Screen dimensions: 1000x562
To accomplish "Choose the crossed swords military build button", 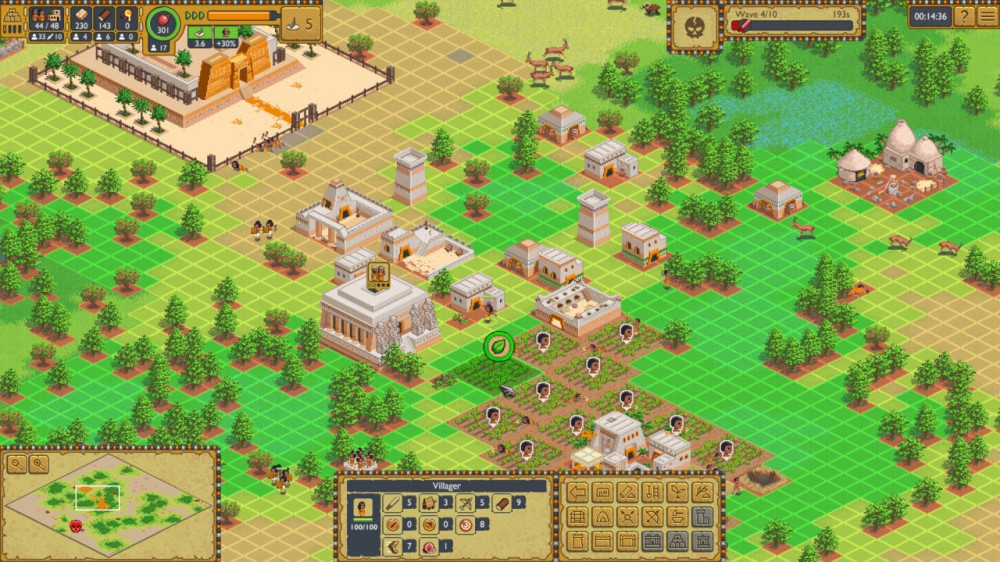I will 627,517.
